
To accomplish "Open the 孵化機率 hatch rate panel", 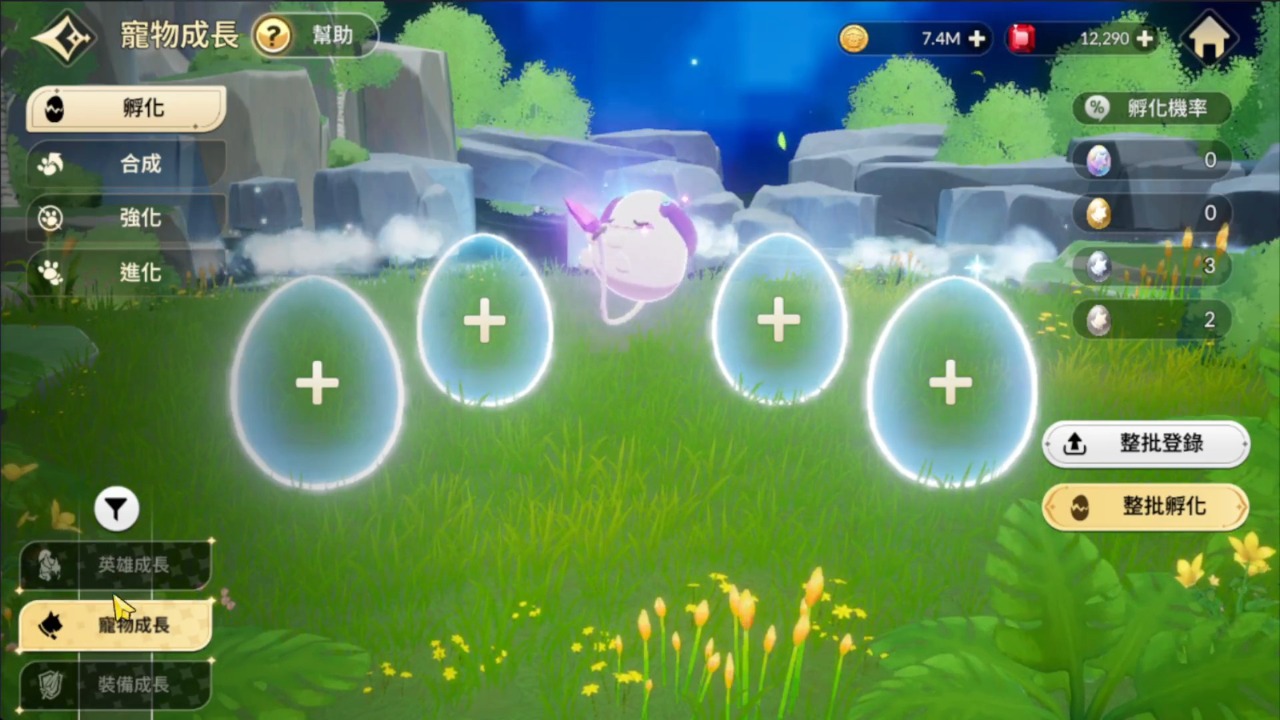I will pos(1155,109).
